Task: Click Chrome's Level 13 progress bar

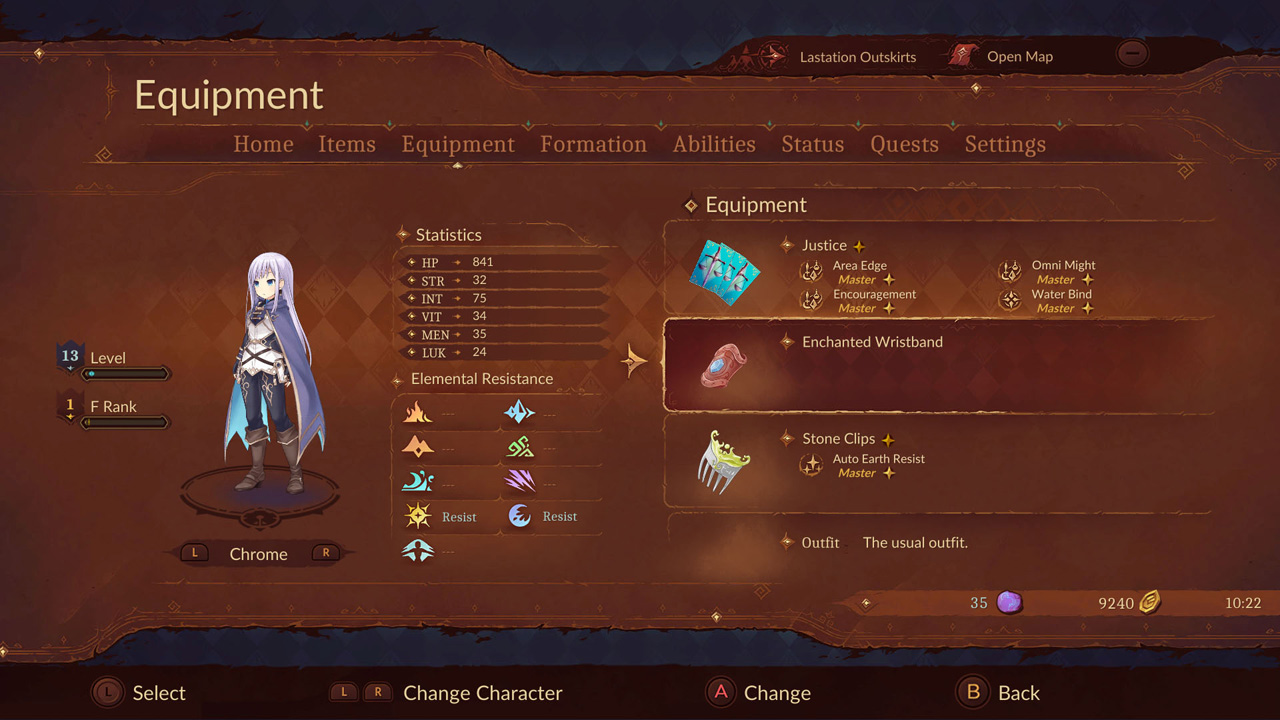Action: 128,373
